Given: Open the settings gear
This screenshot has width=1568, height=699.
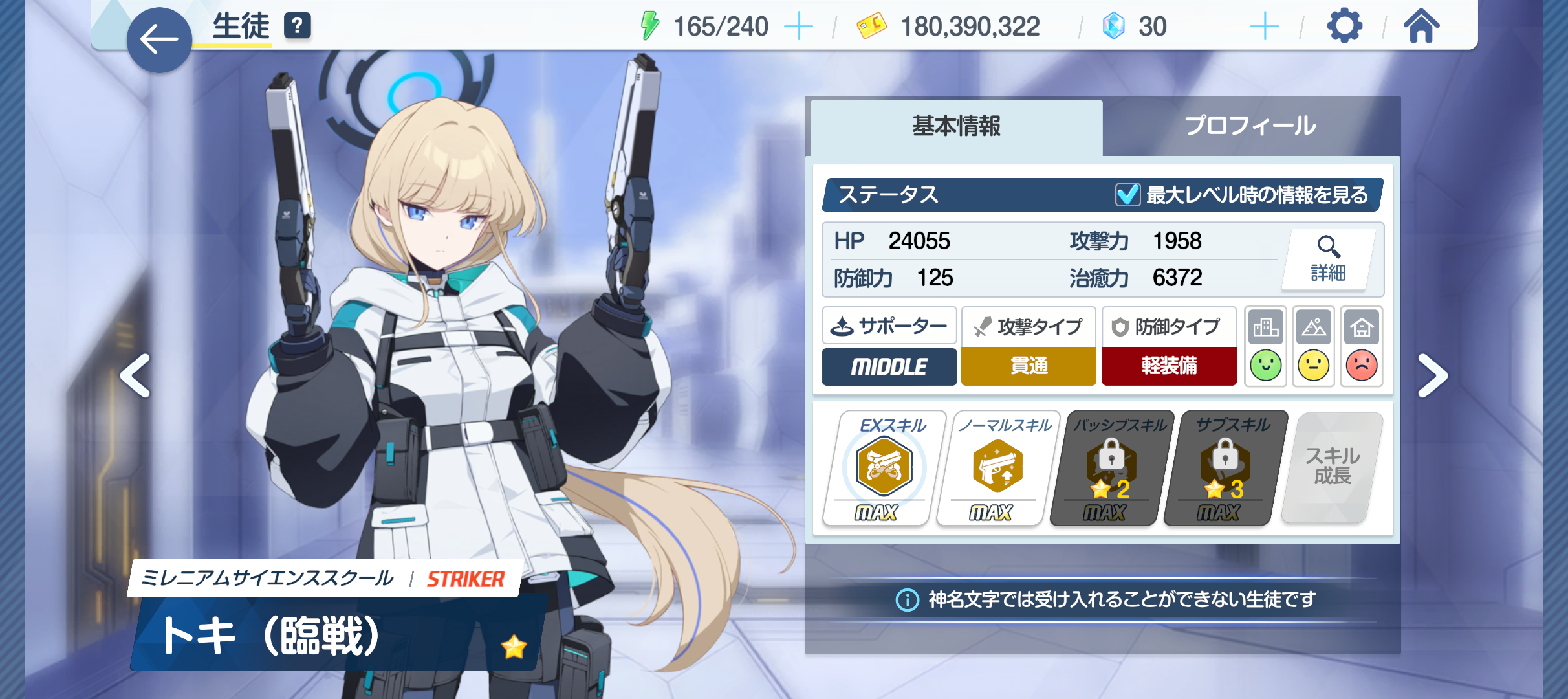Looking at the screenshot, I should [x=1344, y=27].
